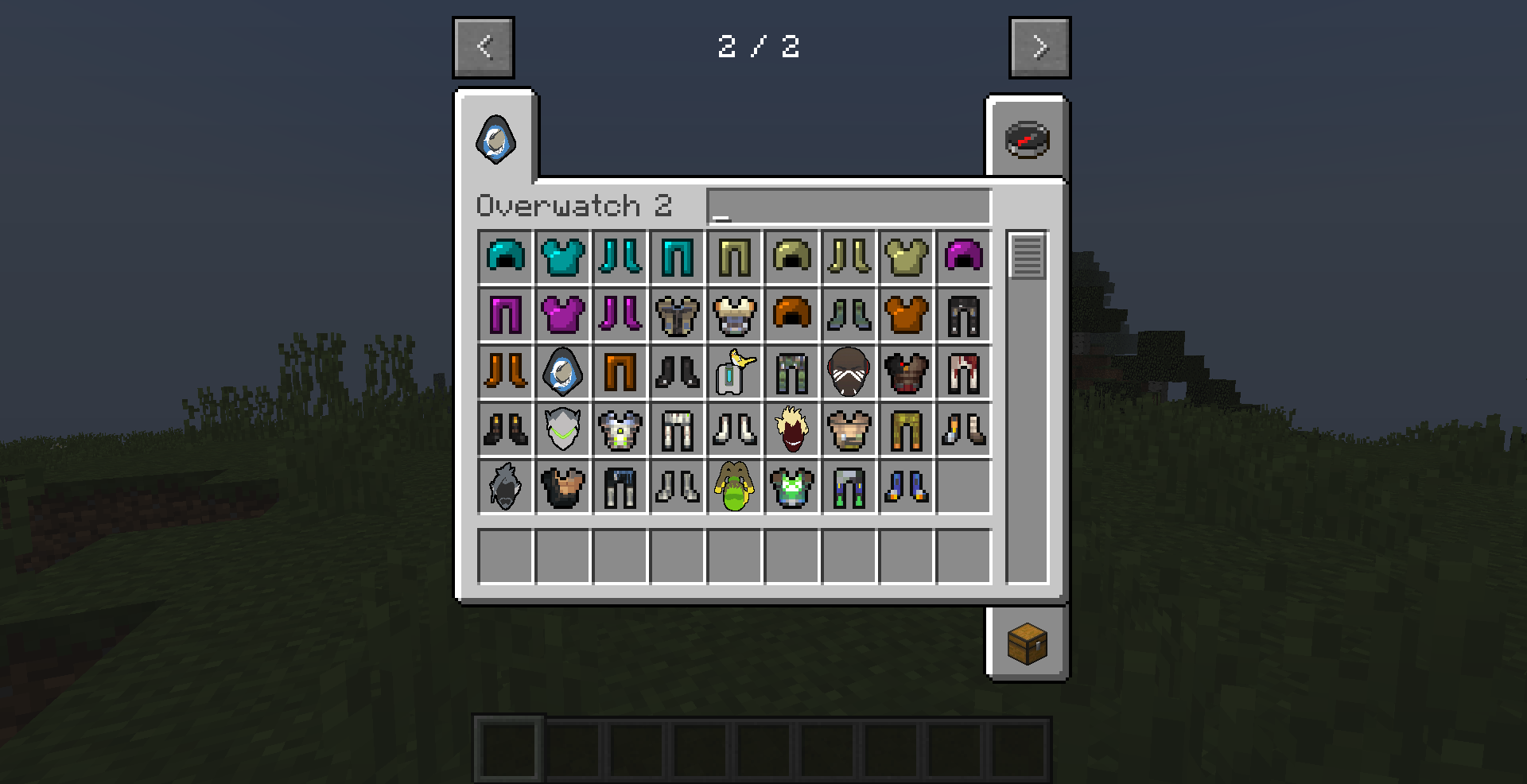Grab the Ana hooded helmet item
The image size is (1527, 784).
click(562, 373)
